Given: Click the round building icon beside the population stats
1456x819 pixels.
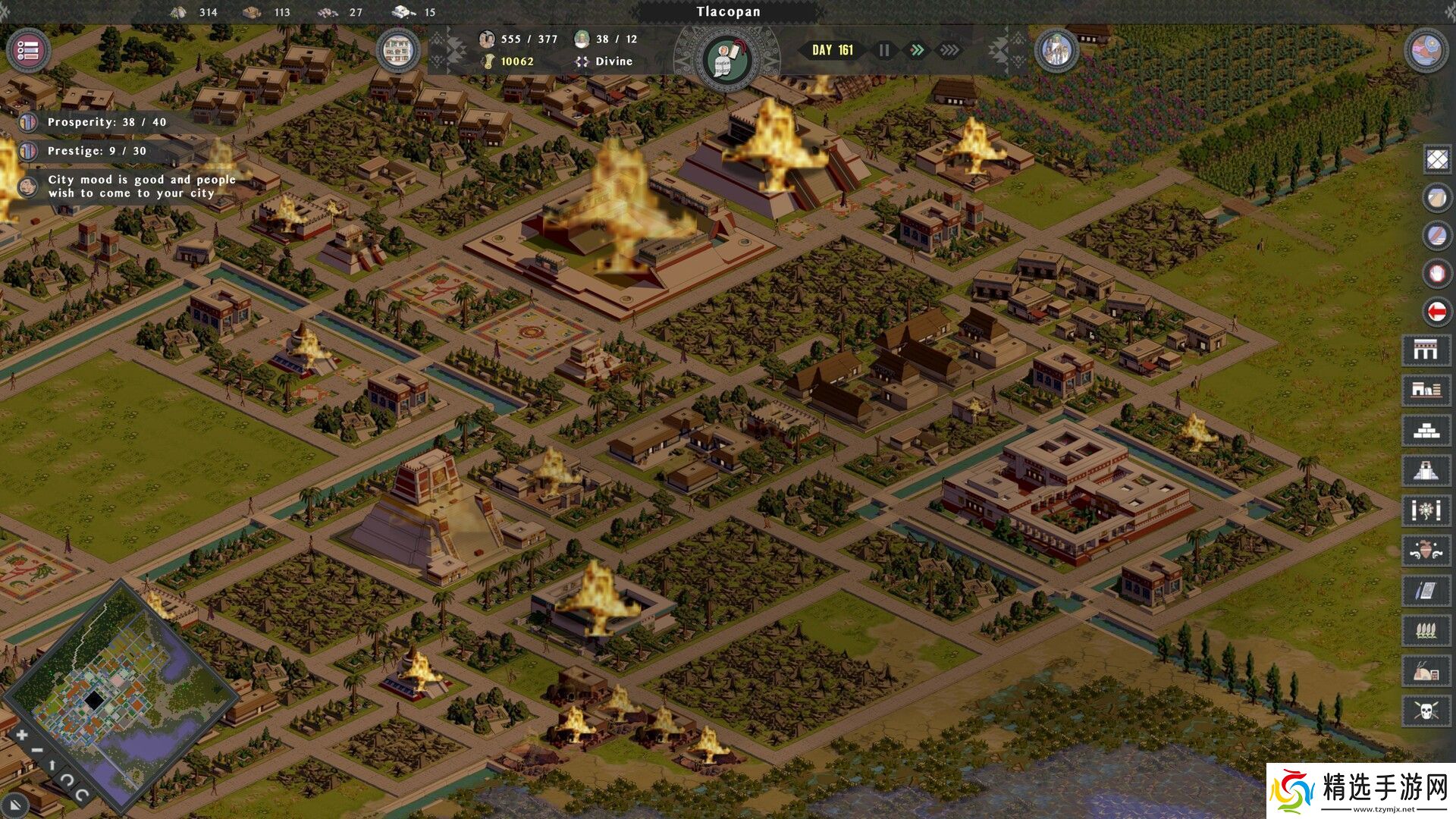Looking at the screenshot, I should tap(397, 51).
